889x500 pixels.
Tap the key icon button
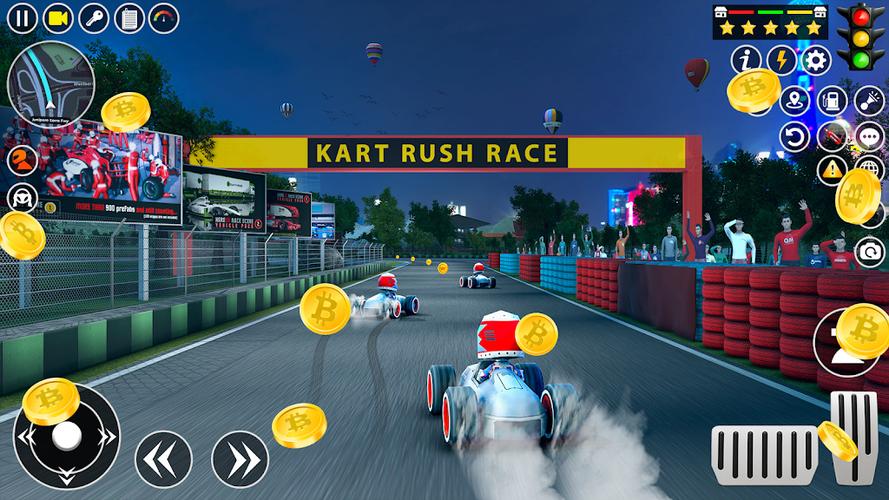tap(93, 17)
